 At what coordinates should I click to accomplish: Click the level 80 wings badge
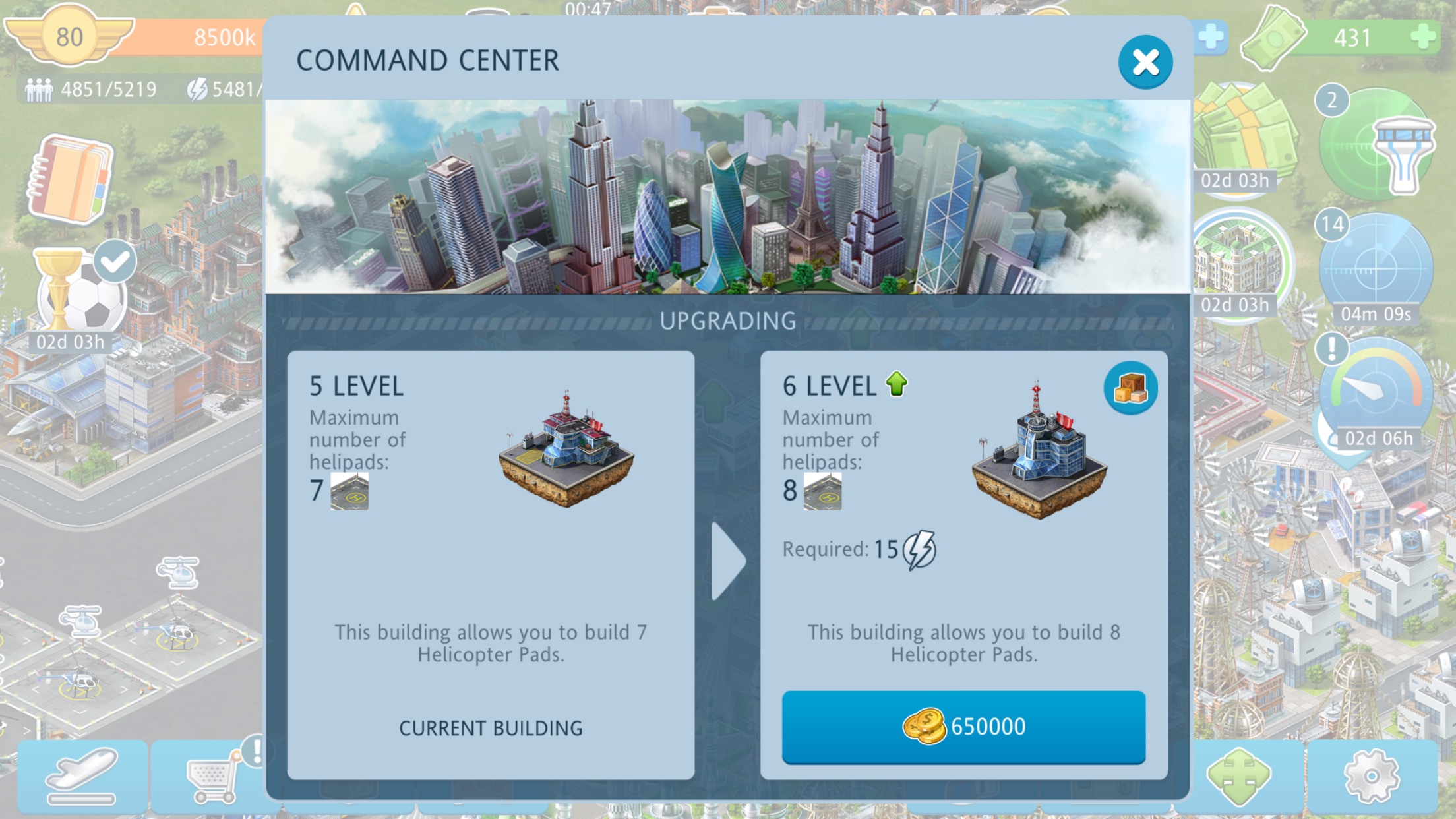pyautogui.click(x=69, y=36)
